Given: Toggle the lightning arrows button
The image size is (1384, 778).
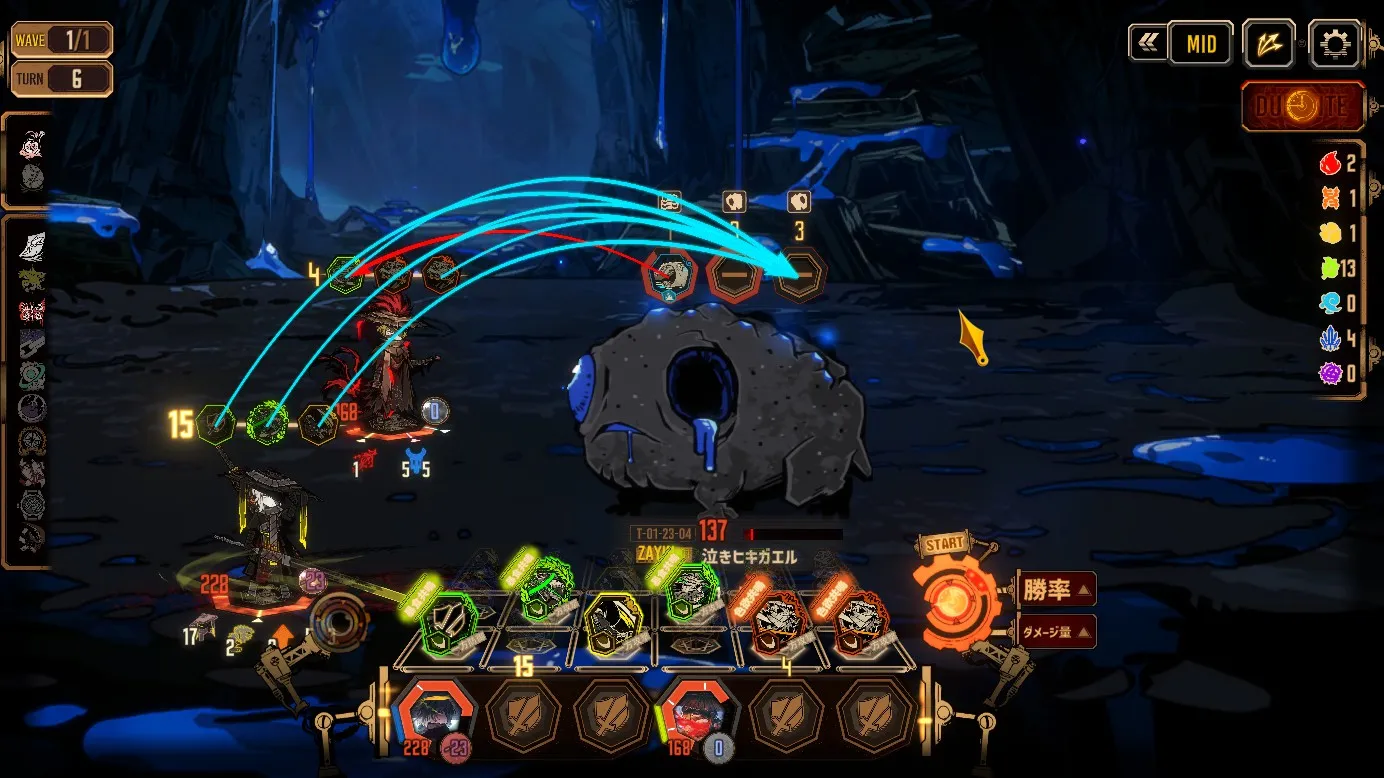Looking at the screenshot, I should [1269, 44].
